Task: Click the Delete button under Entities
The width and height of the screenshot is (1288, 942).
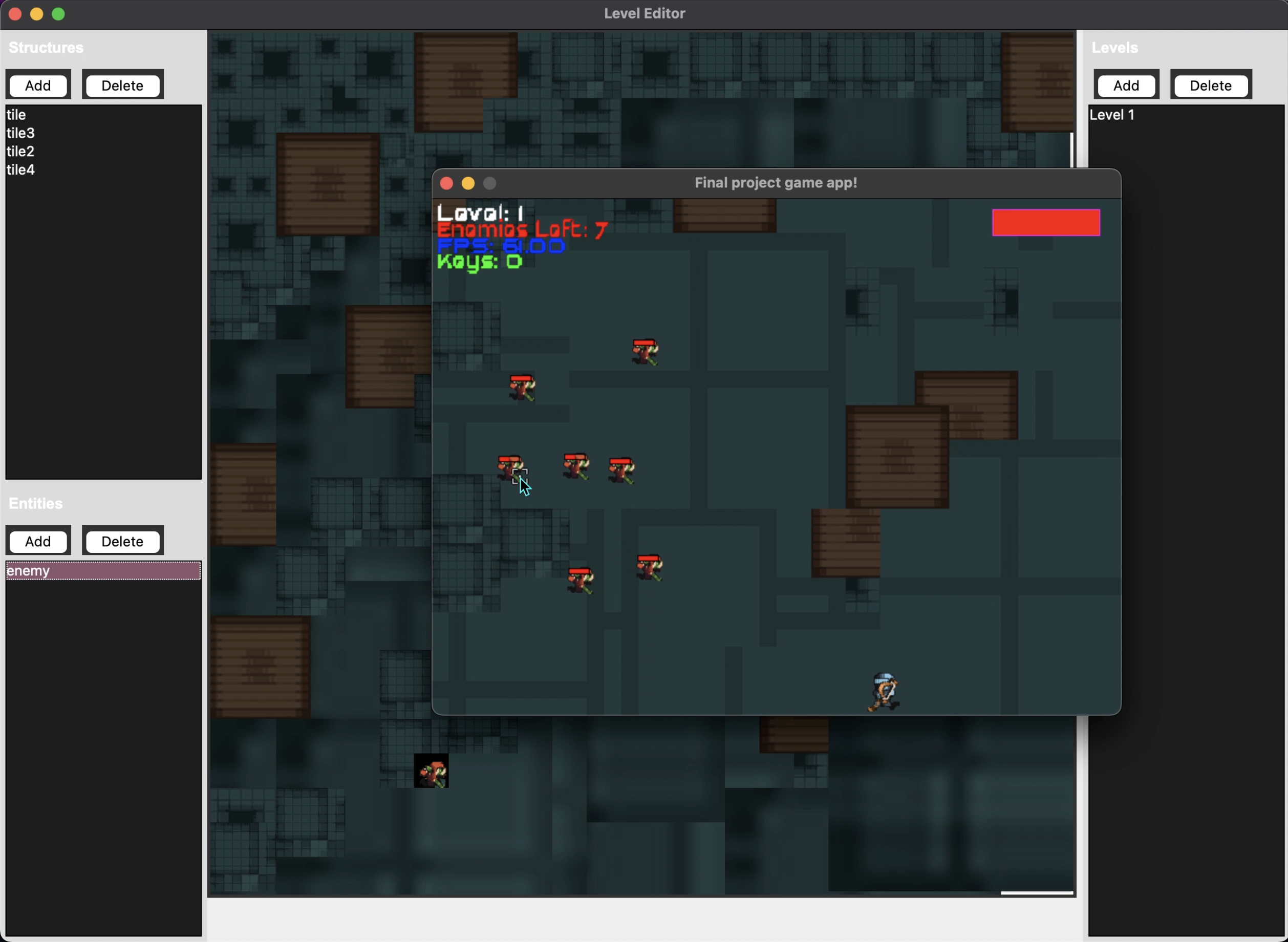Action: tap(122, 541)
